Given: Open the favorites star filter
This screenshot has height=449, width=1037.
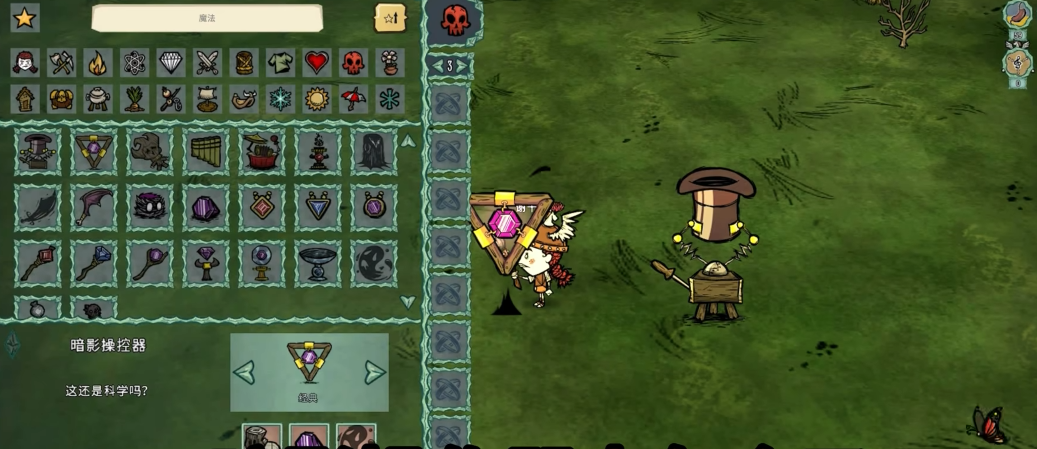Looking at the screenshot, I should (x=24, y=18).
